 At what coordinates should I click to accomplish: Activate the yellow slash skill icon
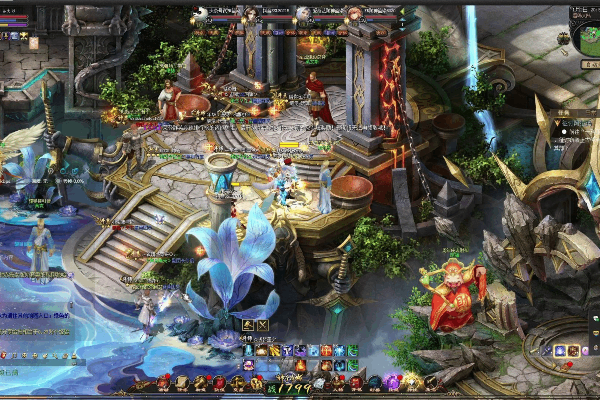[275, 350]
